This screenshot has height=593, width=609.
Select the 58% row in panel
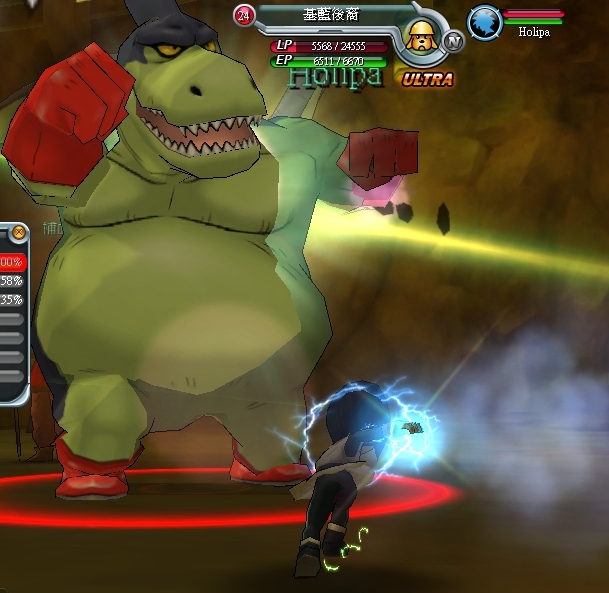tap(11, 281)
